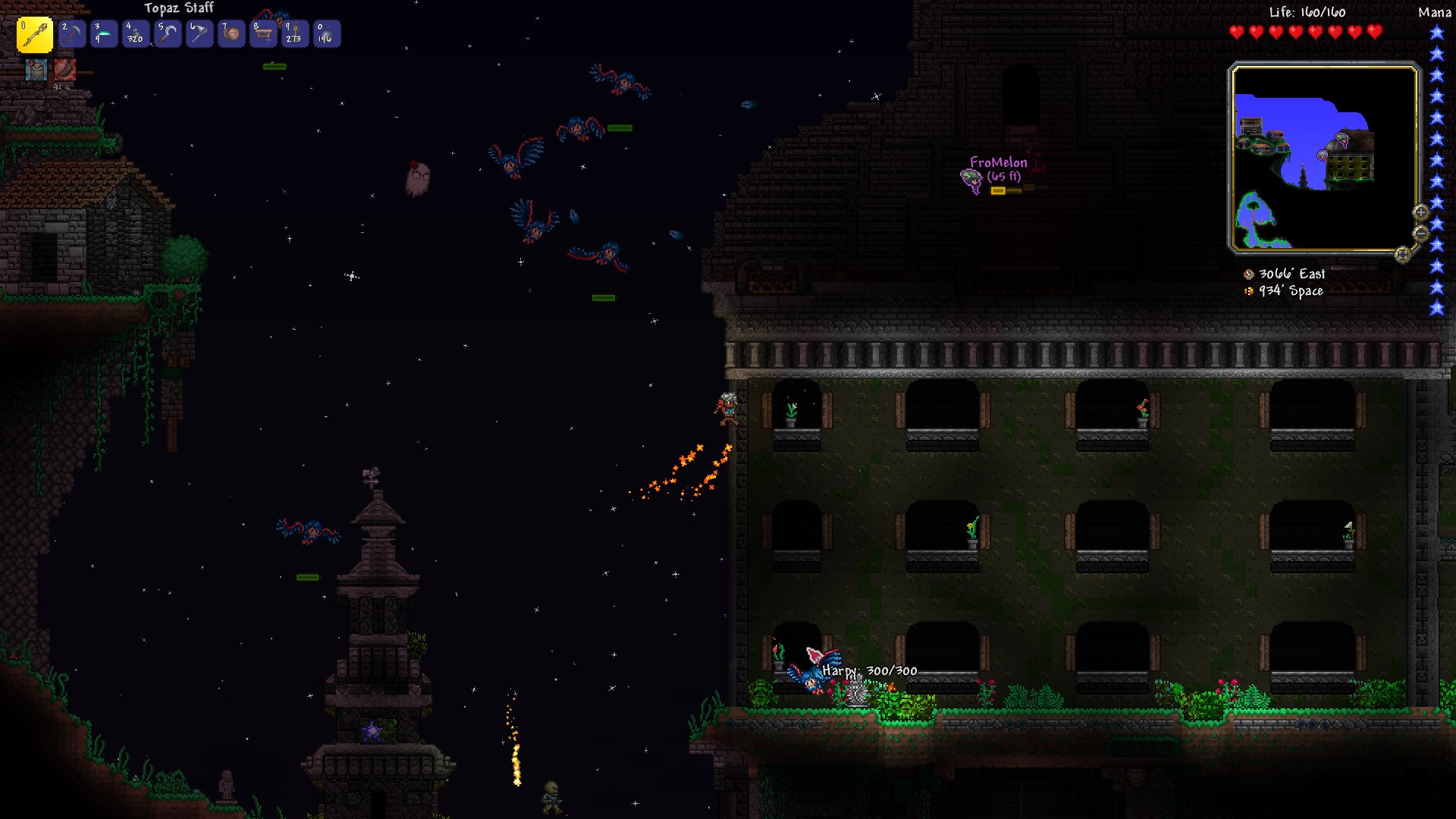1456x819 pixels.
Task: Select the bomb stack of 196
Action: [326, 34]
